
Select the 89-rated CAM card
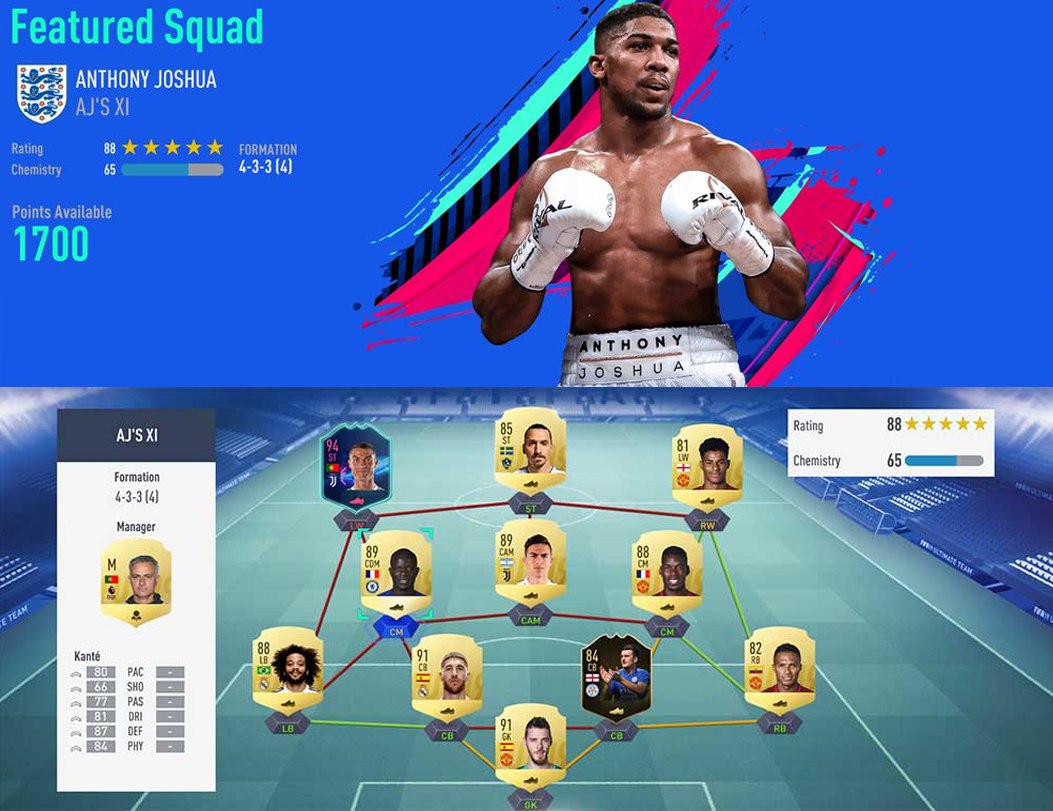[532, 560]
